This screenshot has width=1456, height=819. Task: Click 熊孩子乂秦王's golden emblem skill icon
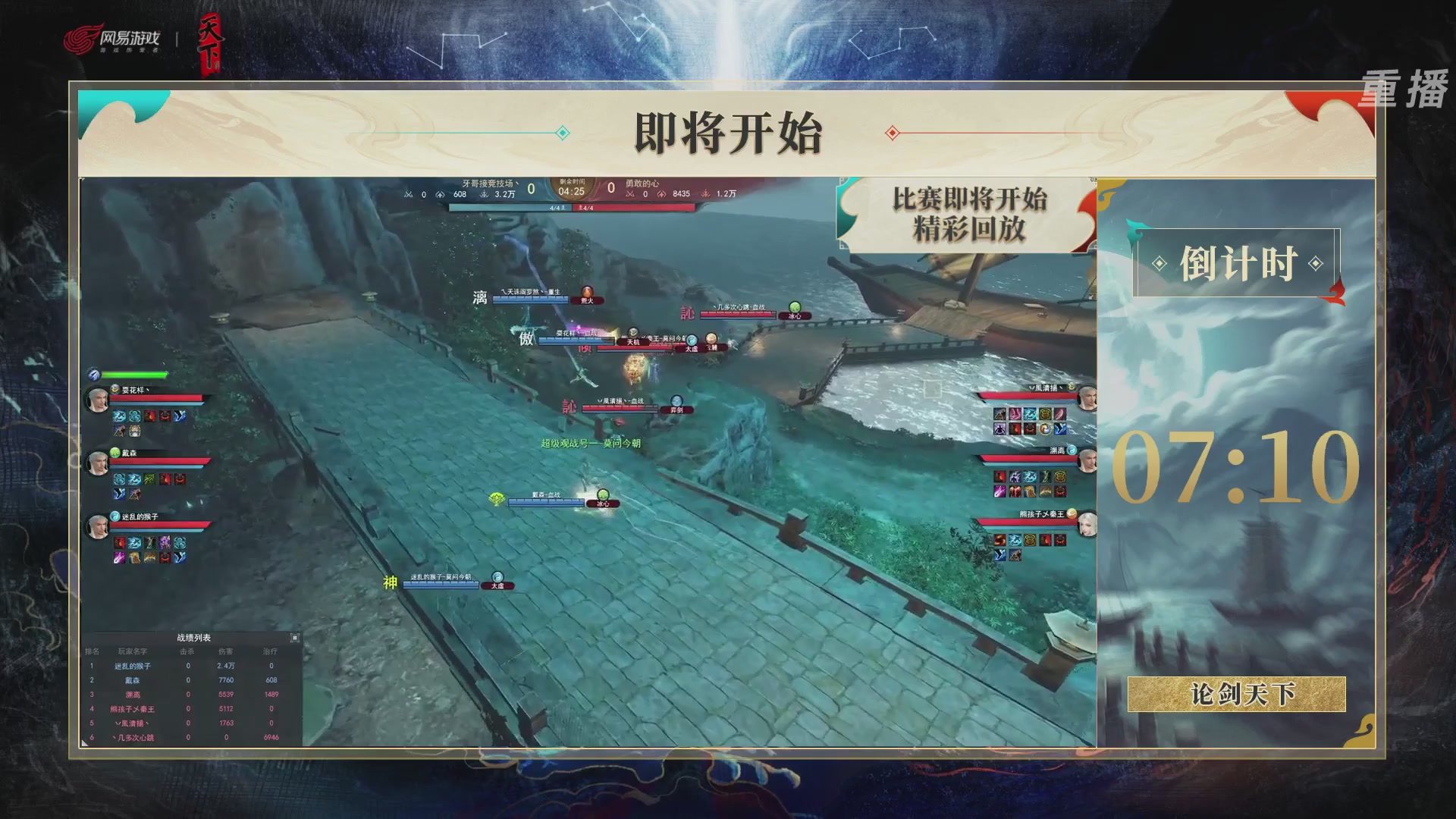[x=1030, y=538]
